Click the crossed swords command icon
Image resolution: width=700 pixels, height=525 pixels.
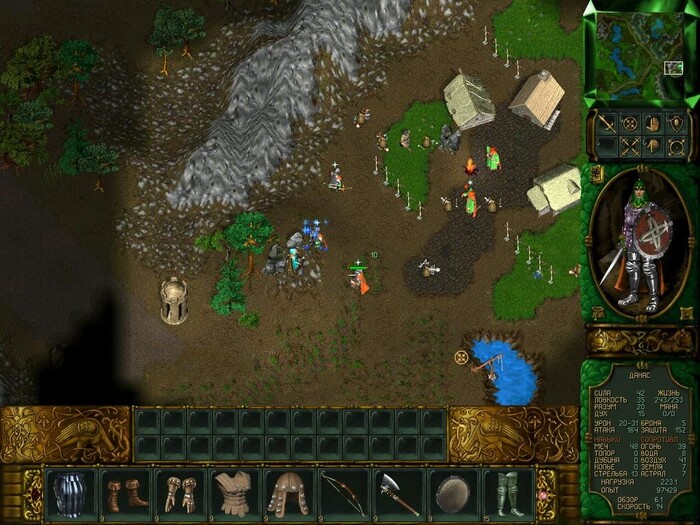click(630, 146)
